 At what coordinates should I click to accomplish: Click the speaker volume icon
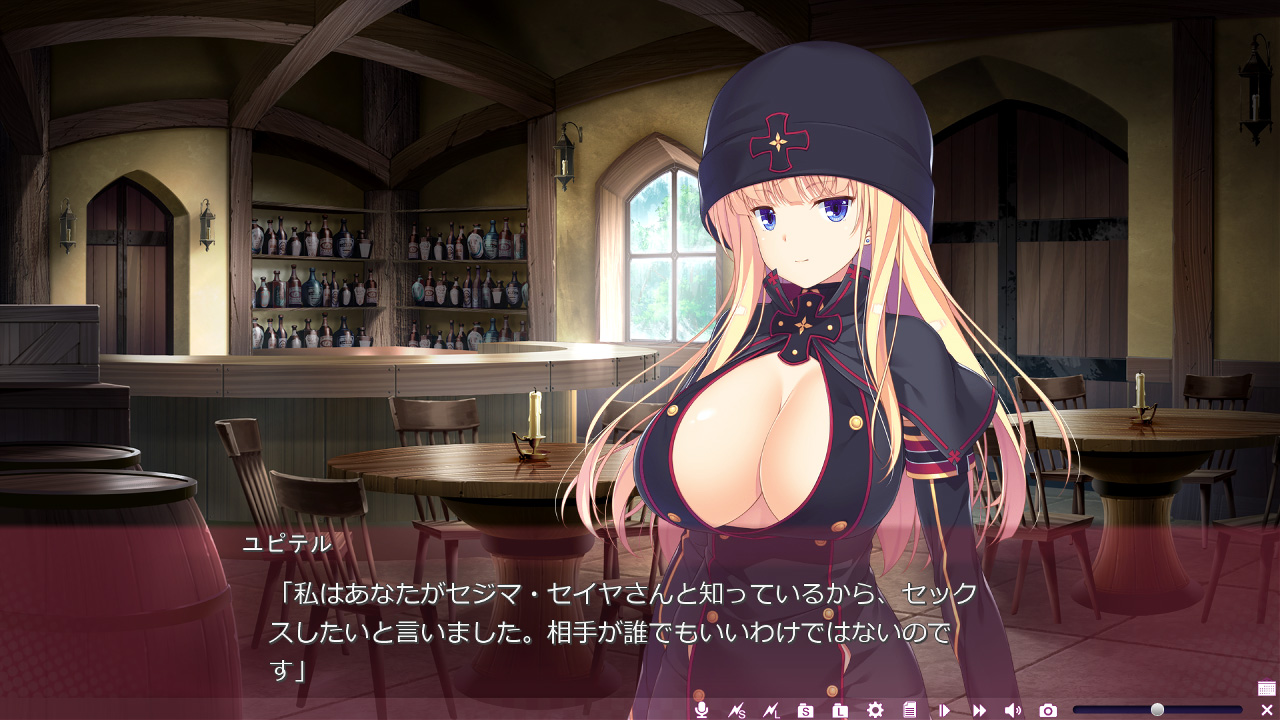click(x=1013, y=710)
